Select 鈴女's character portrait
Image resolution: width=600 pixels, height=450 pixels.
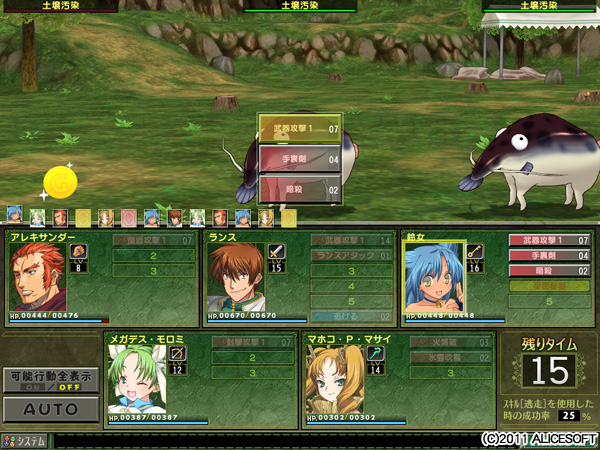[x=434, y=279]
